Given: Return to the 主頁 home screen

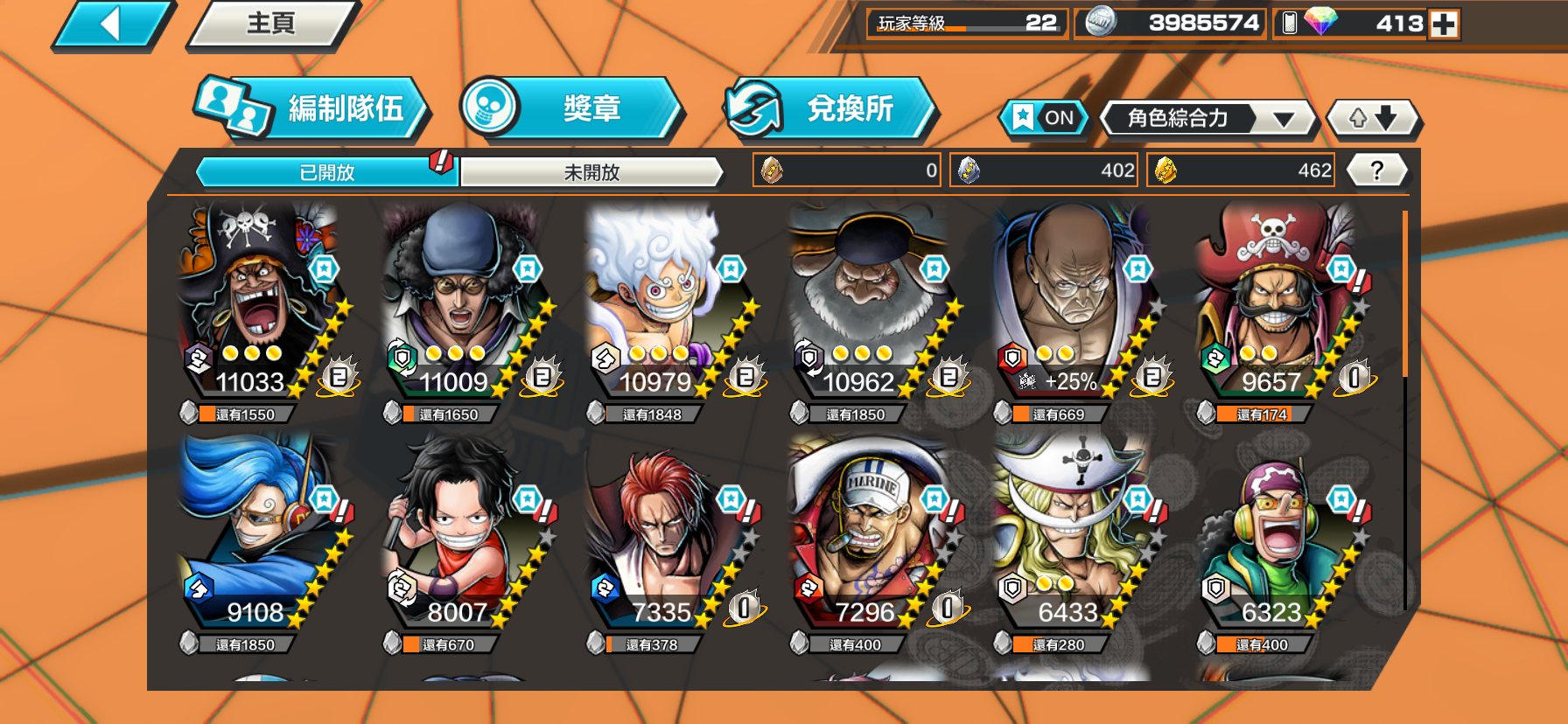Looking at the screenshot, I should (271, 24).
